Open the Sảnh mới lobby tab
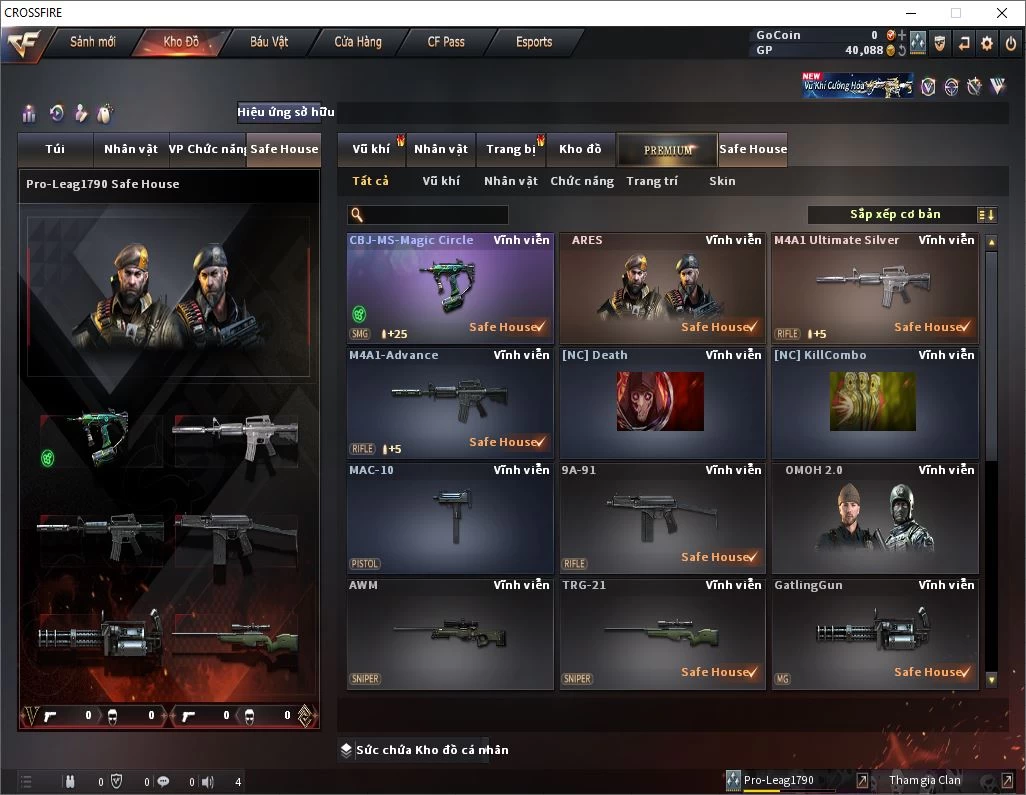 (x=92, y=42)
